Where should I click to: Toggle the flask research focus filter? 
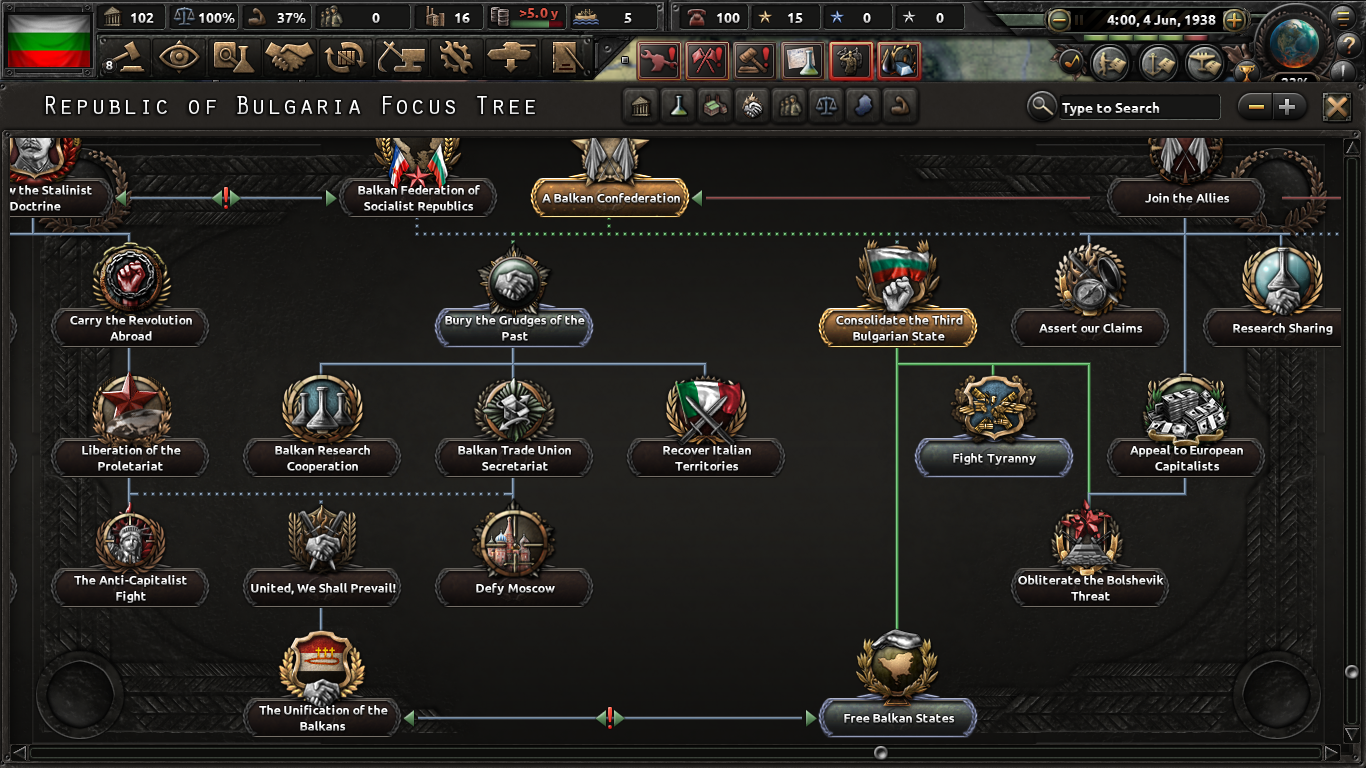pos(678,106)
